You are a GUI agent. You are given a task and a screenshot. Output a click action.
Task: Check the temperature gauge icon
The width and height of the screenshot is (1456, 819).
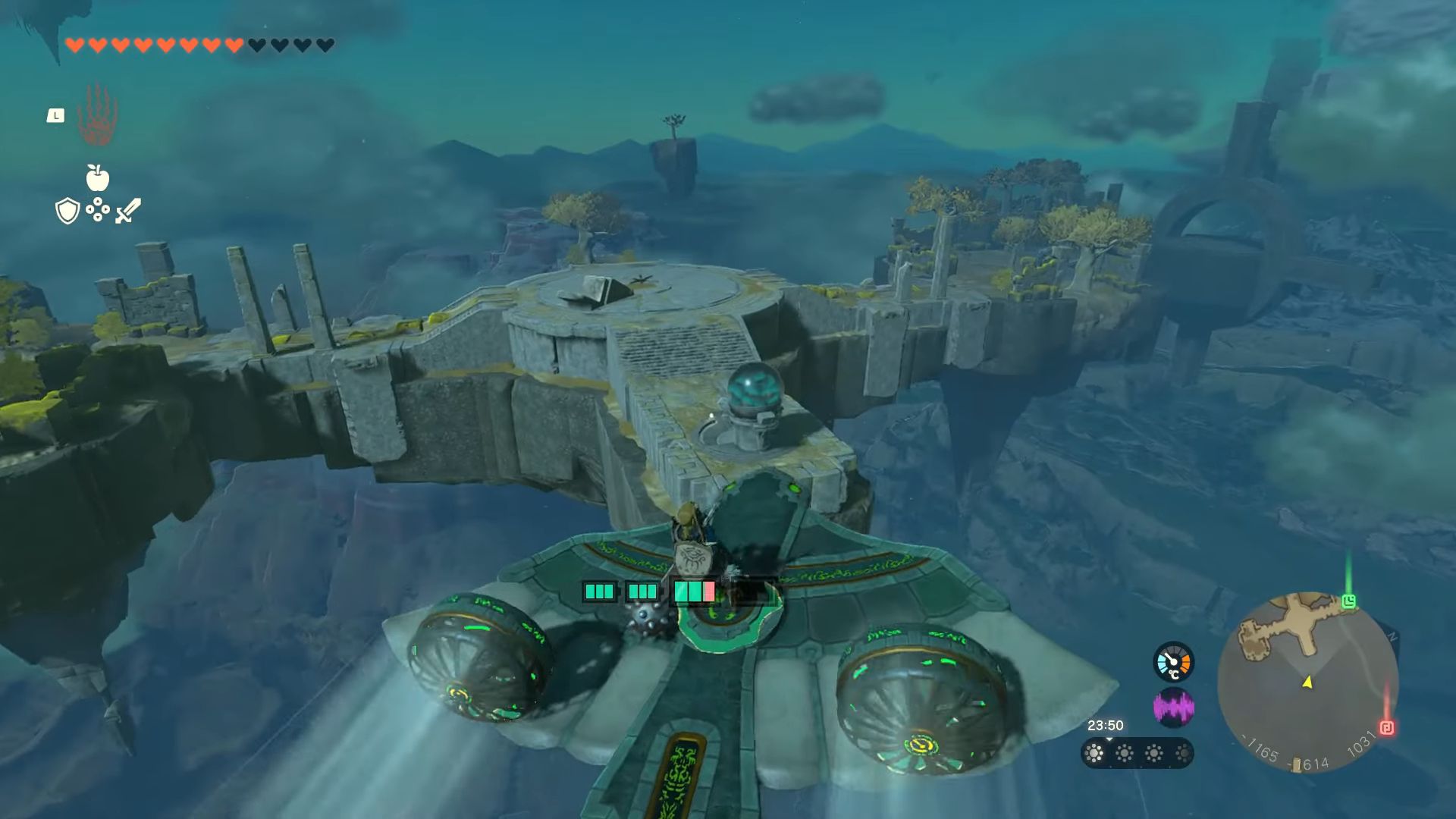tap(1173, 662)
